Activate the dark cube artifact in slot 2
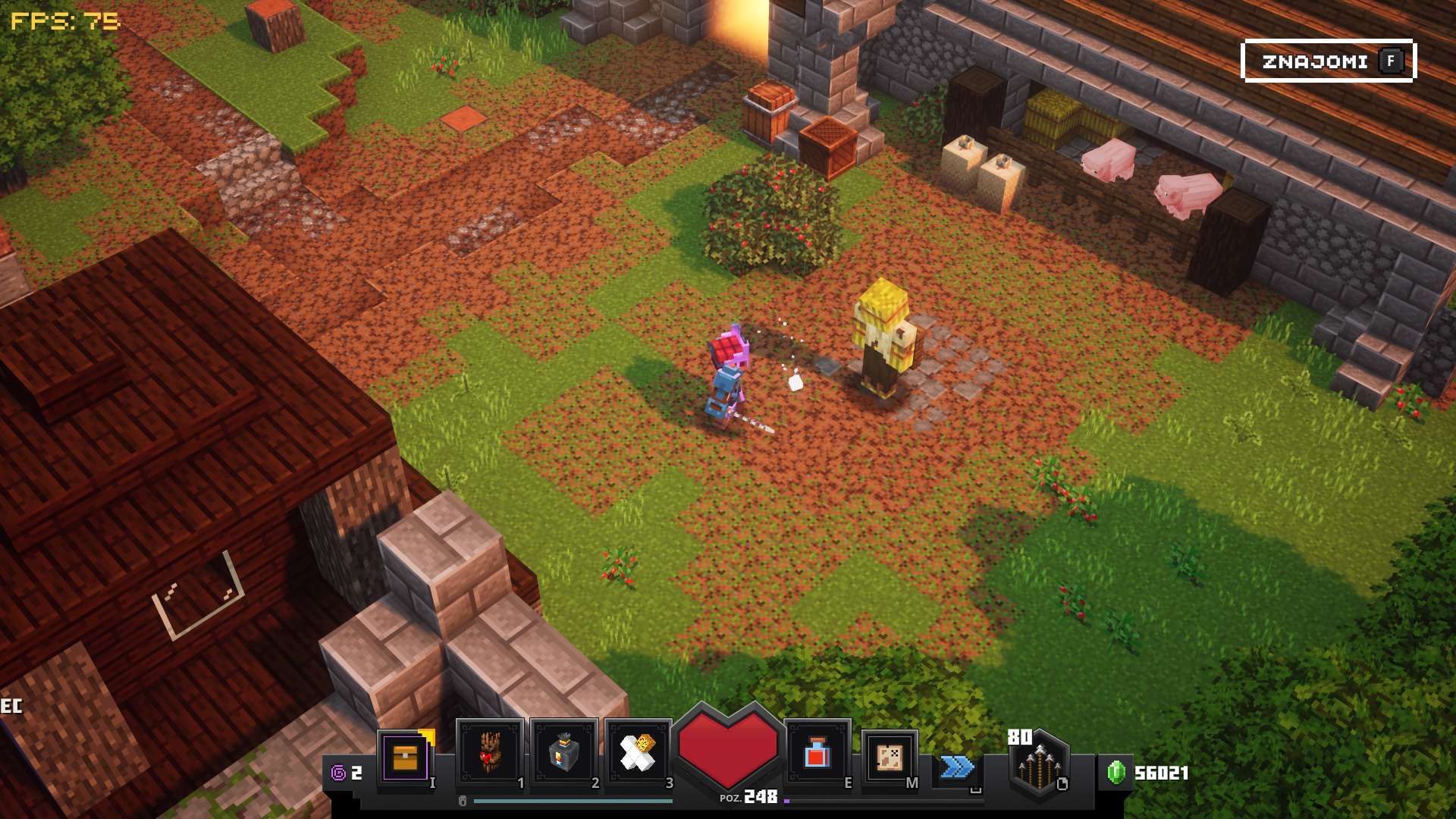 [564, 753]
